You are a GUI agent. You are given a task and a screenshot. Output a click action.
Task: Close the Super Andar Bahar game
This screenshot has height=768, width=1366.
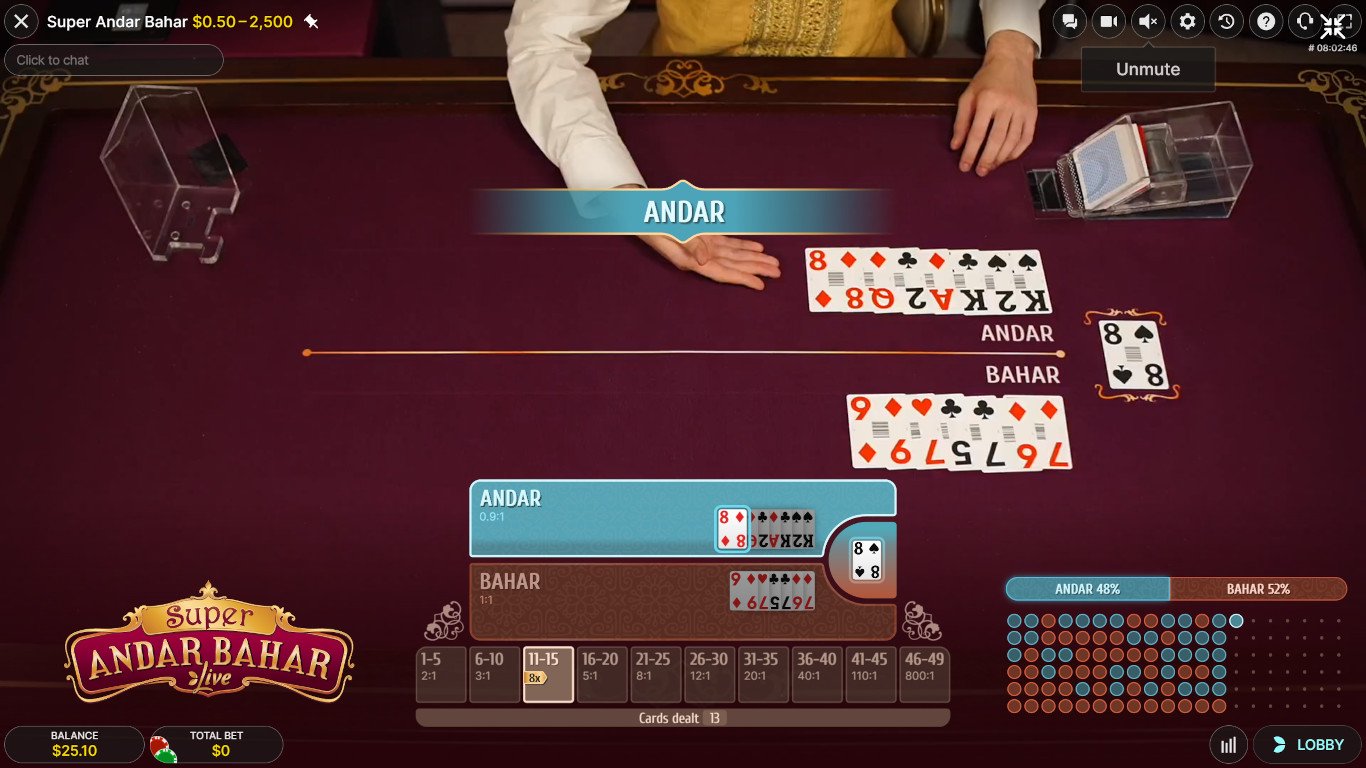(21, 21)
